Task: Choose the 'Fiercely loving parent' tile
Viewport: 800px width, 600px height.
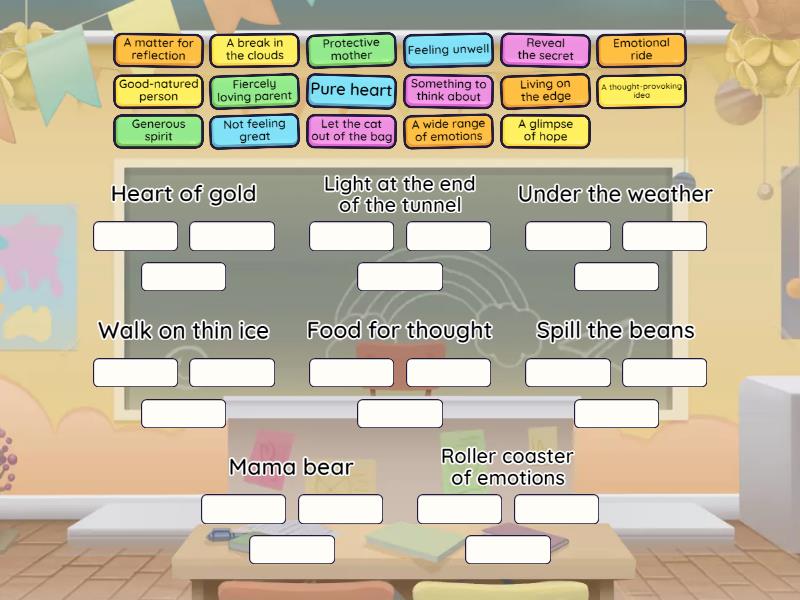Action: click(255, 91)
